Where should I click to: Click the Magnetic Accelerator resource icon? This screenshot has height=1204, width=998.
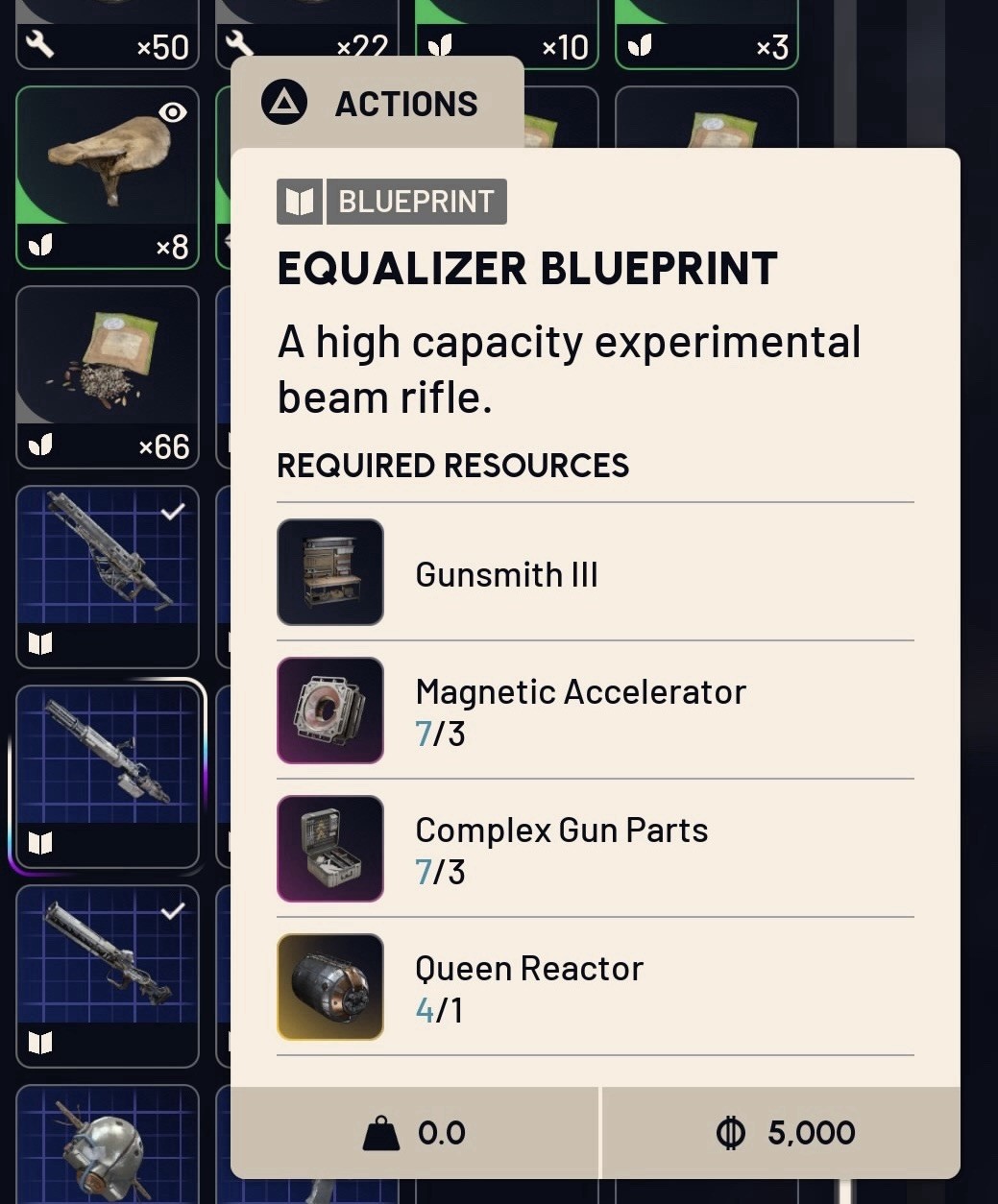tap(330, 710)
